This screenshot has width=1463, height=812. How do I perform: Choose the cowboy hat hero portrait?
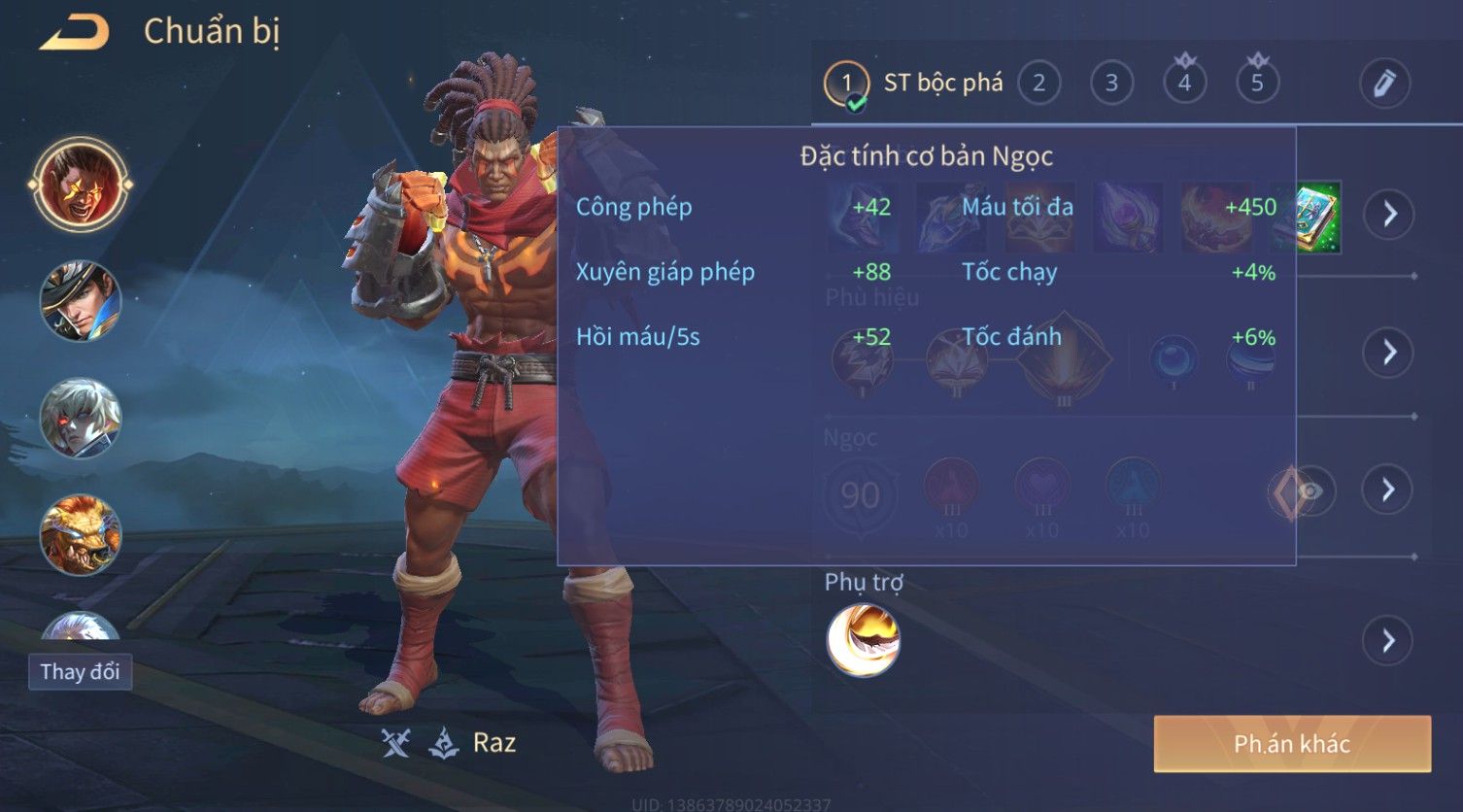[x=81, y=301]
